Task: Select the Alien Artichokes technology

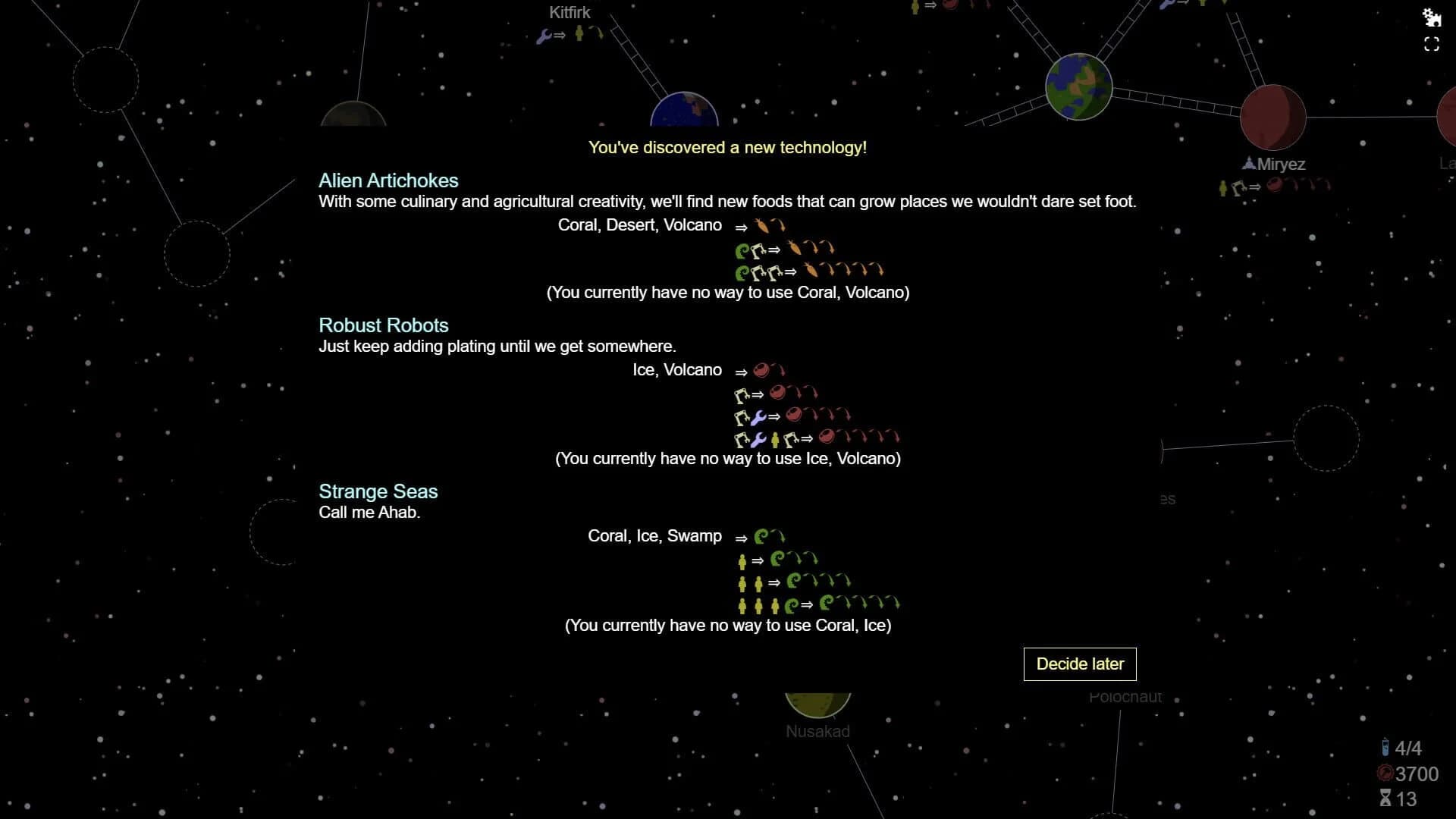Action: 388,180
